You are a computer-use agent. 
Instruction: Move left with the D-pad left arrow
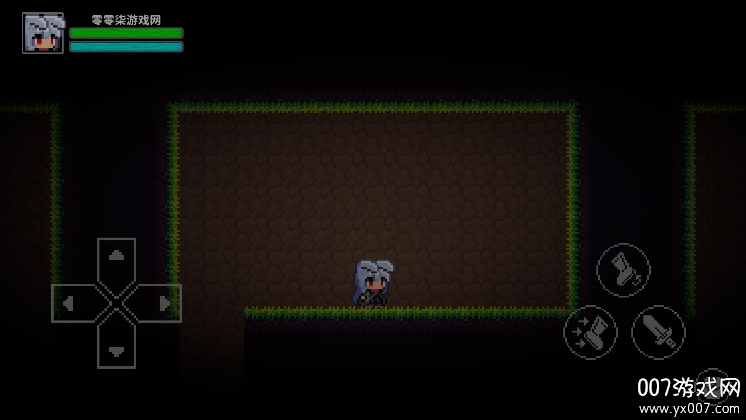[x=71, y=302]
